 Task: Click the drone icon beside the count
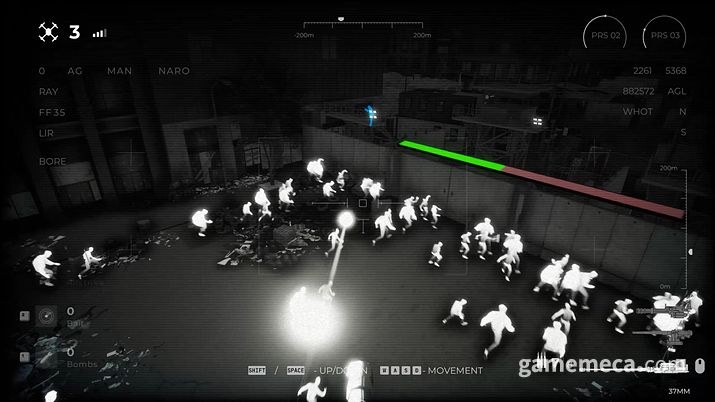point(48,33)
